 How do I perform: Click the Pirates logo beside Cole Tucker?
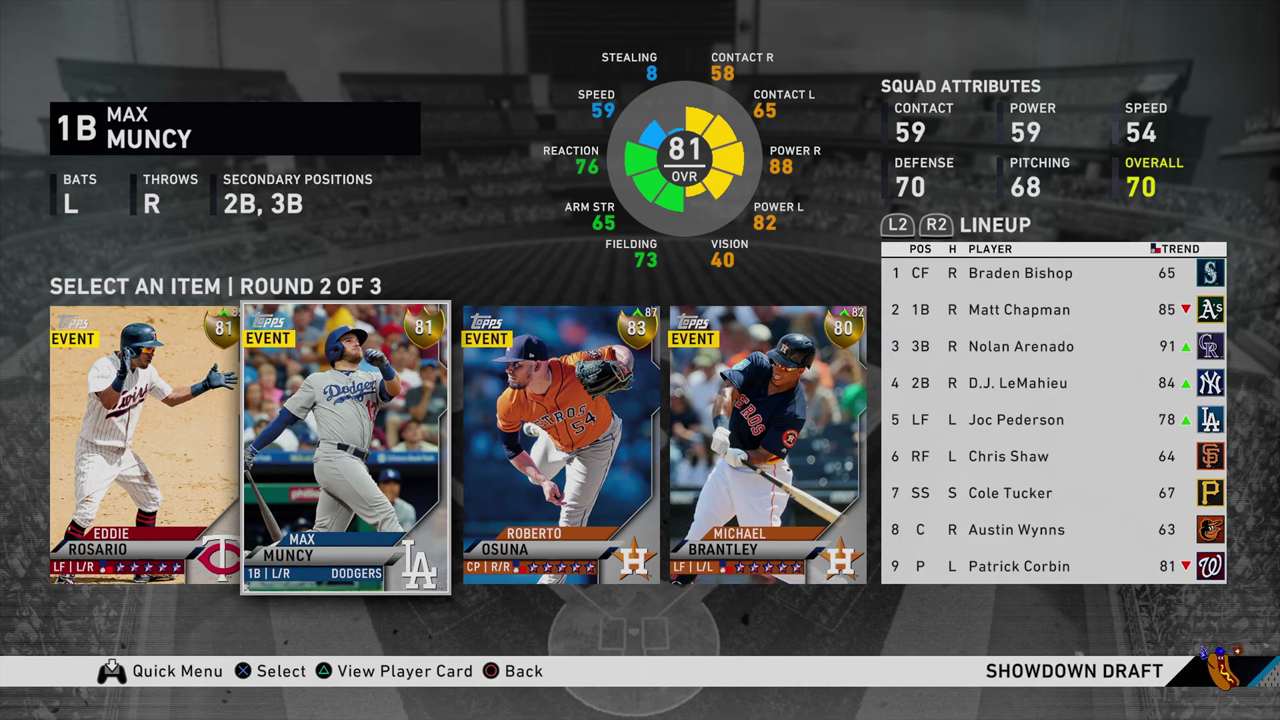tap(1210, 493)
